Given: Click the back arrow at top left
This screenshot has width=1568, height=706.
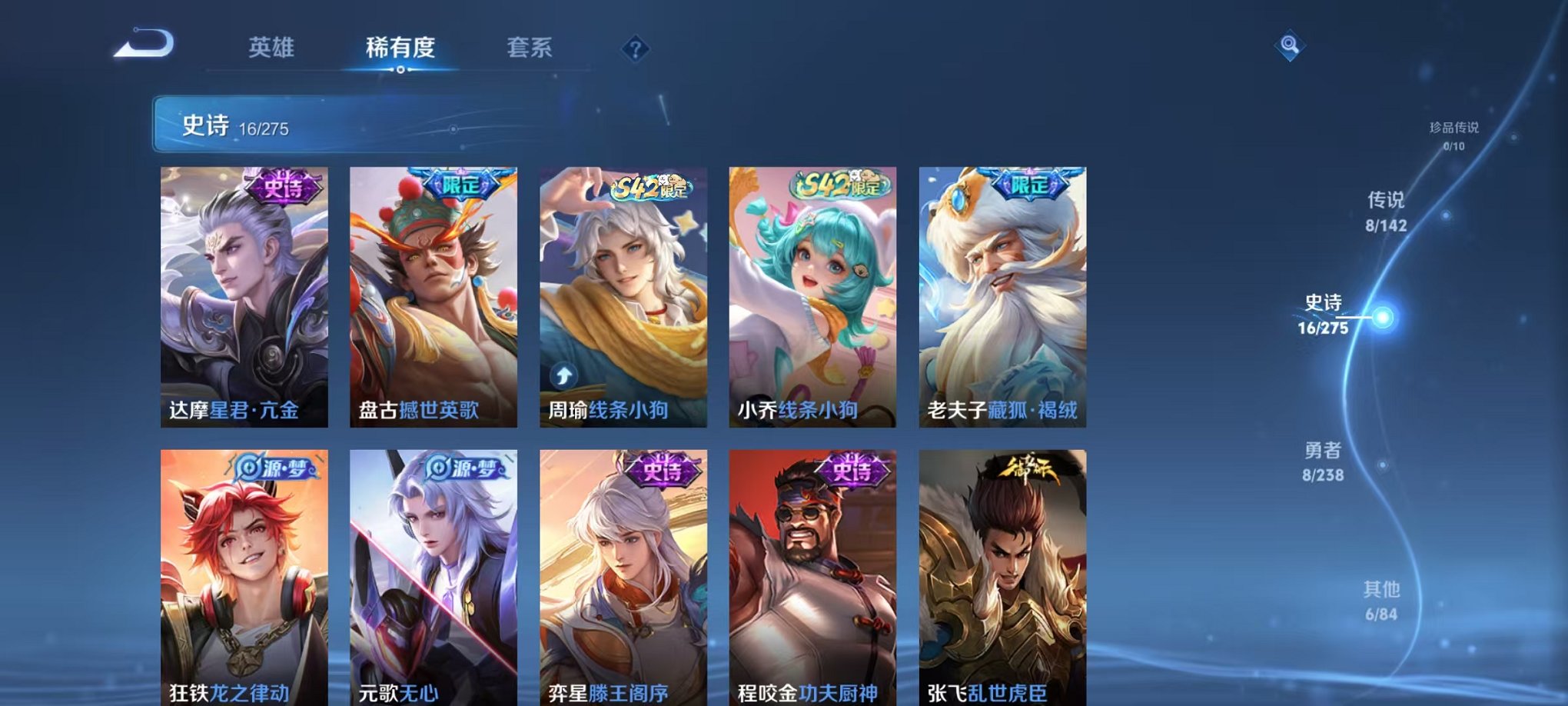Looking at the screenshot, I should [x=143, y=44].
